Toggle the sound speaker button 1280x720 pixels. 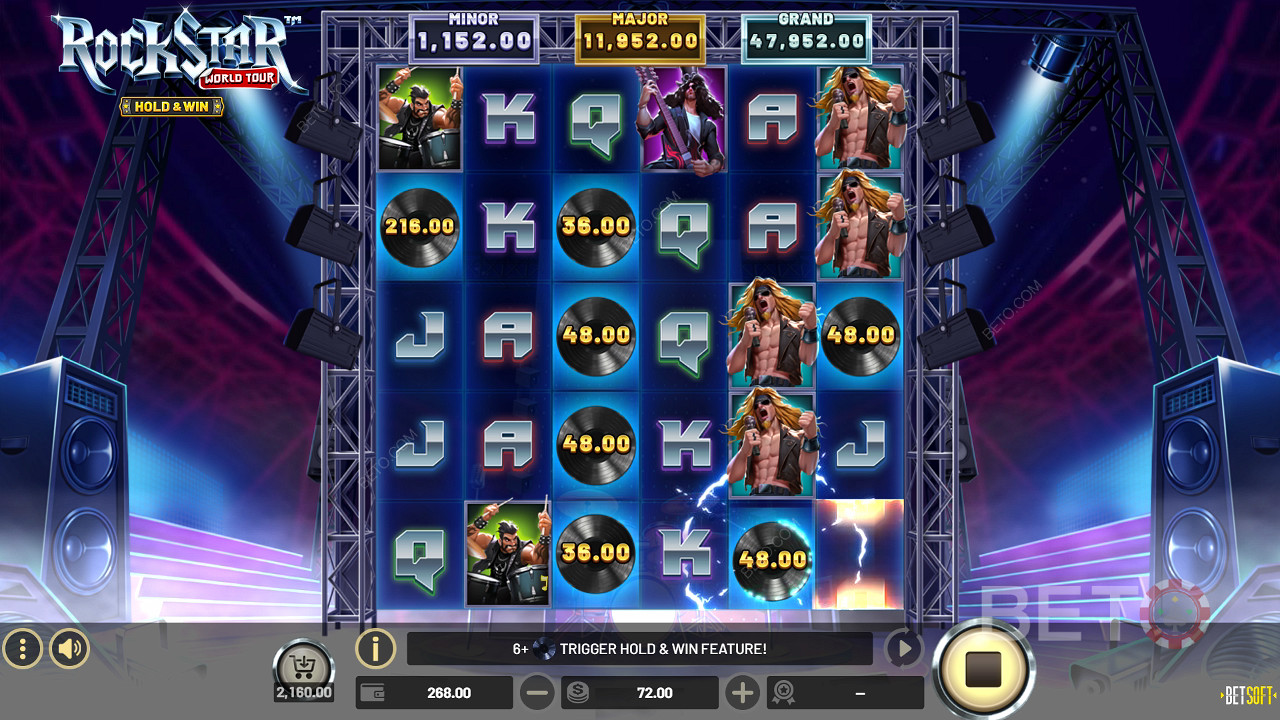coord(69,650)
